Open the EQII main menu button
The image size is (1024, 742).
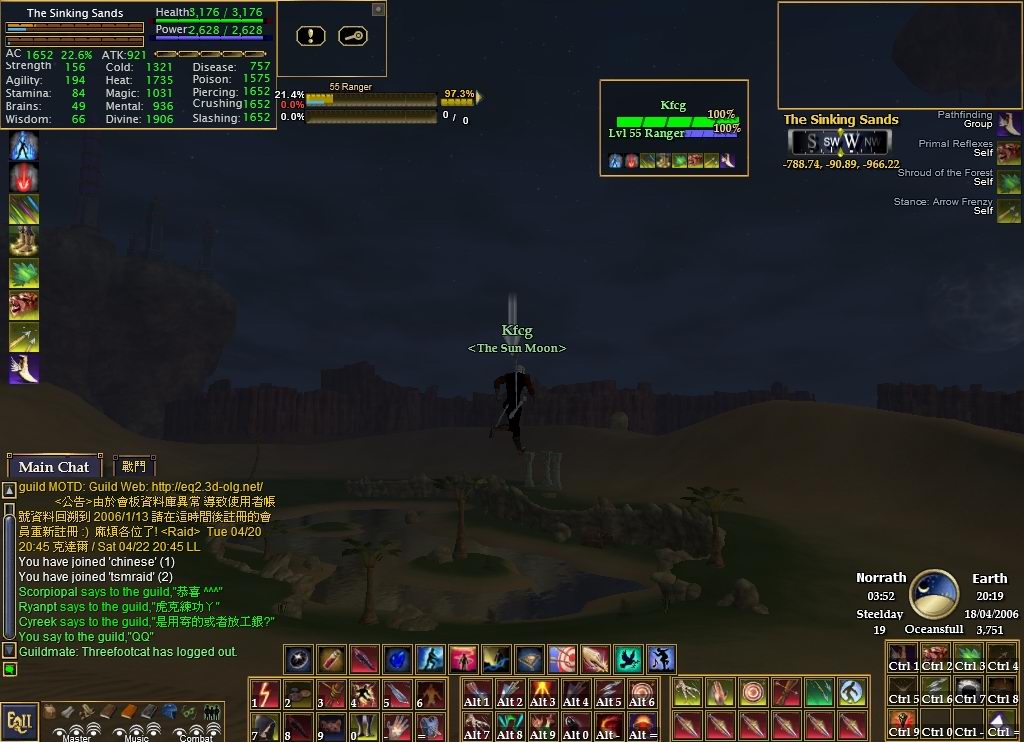(x=19, y=720)
